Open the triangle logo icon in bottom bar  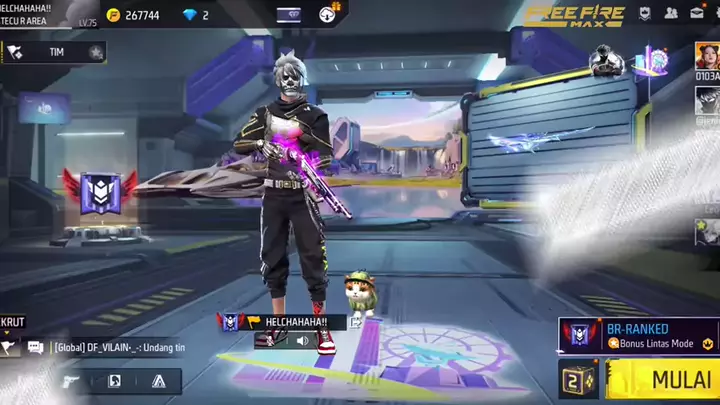158,381
